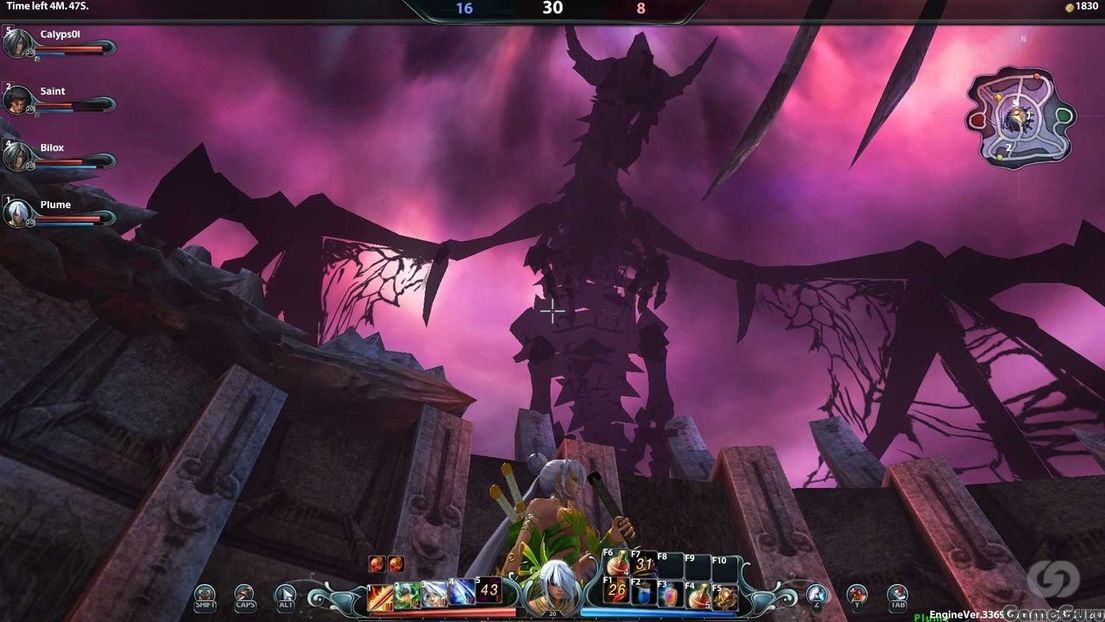Viewport: 1105px width, 622px height.
Task: Activate the white-haired skill in slot 3
Action: tap(433, 595)
